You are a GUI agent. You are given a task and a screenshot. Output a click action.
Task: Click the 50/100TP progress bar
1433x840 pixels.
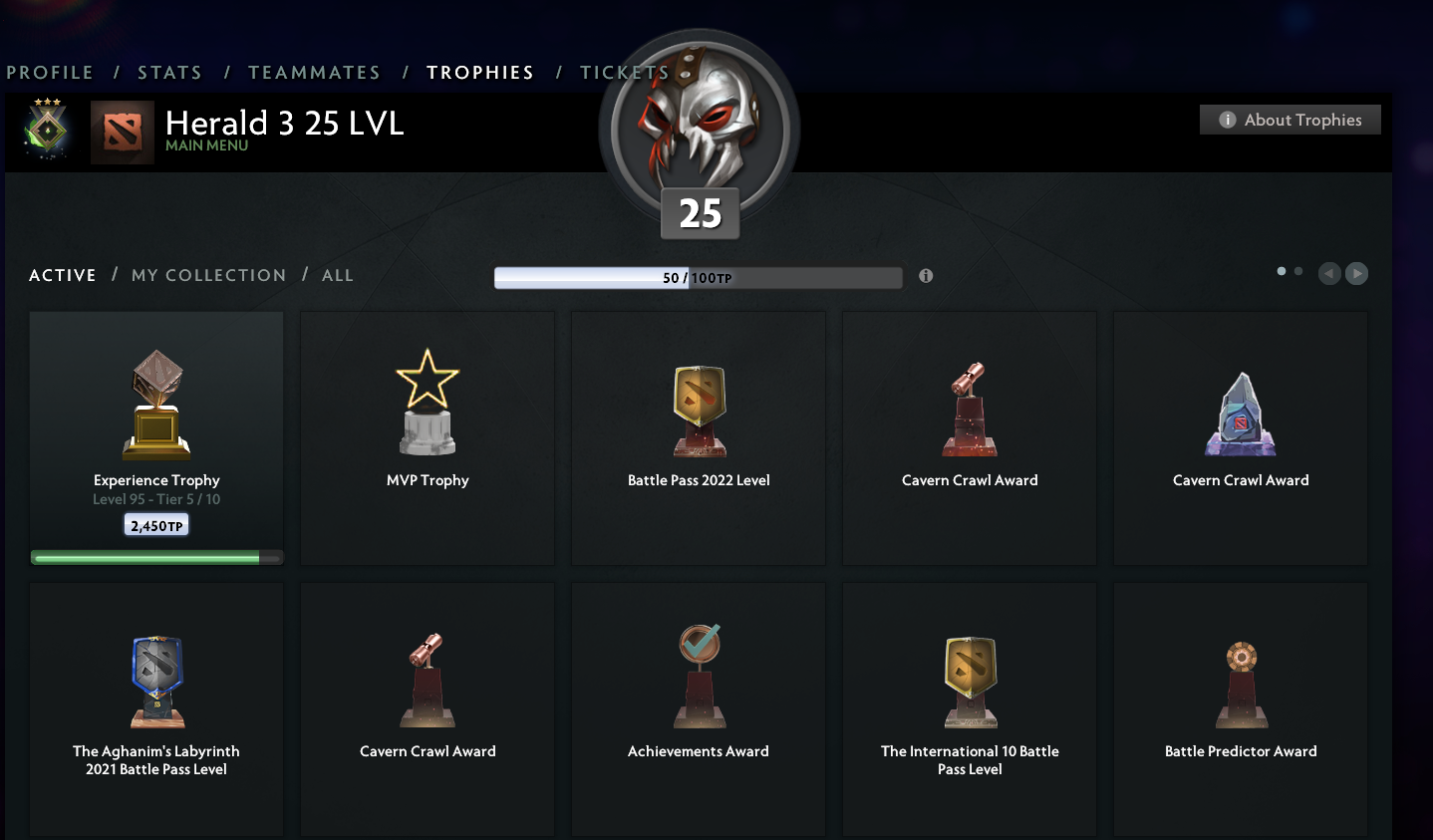pyautogui.click(x=698, y=277)
